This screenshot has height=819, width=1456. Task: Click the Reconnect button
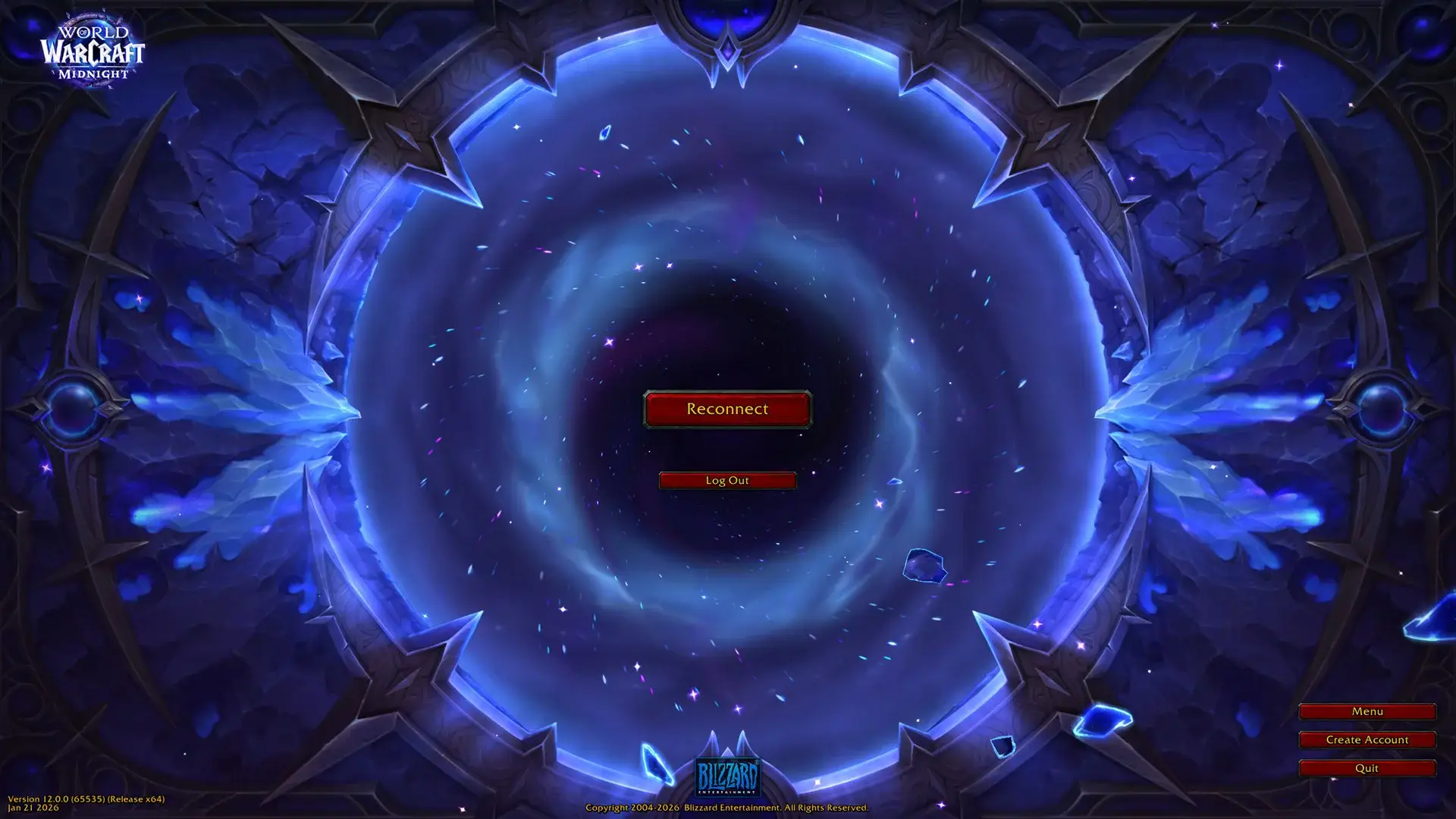(726, 409)
